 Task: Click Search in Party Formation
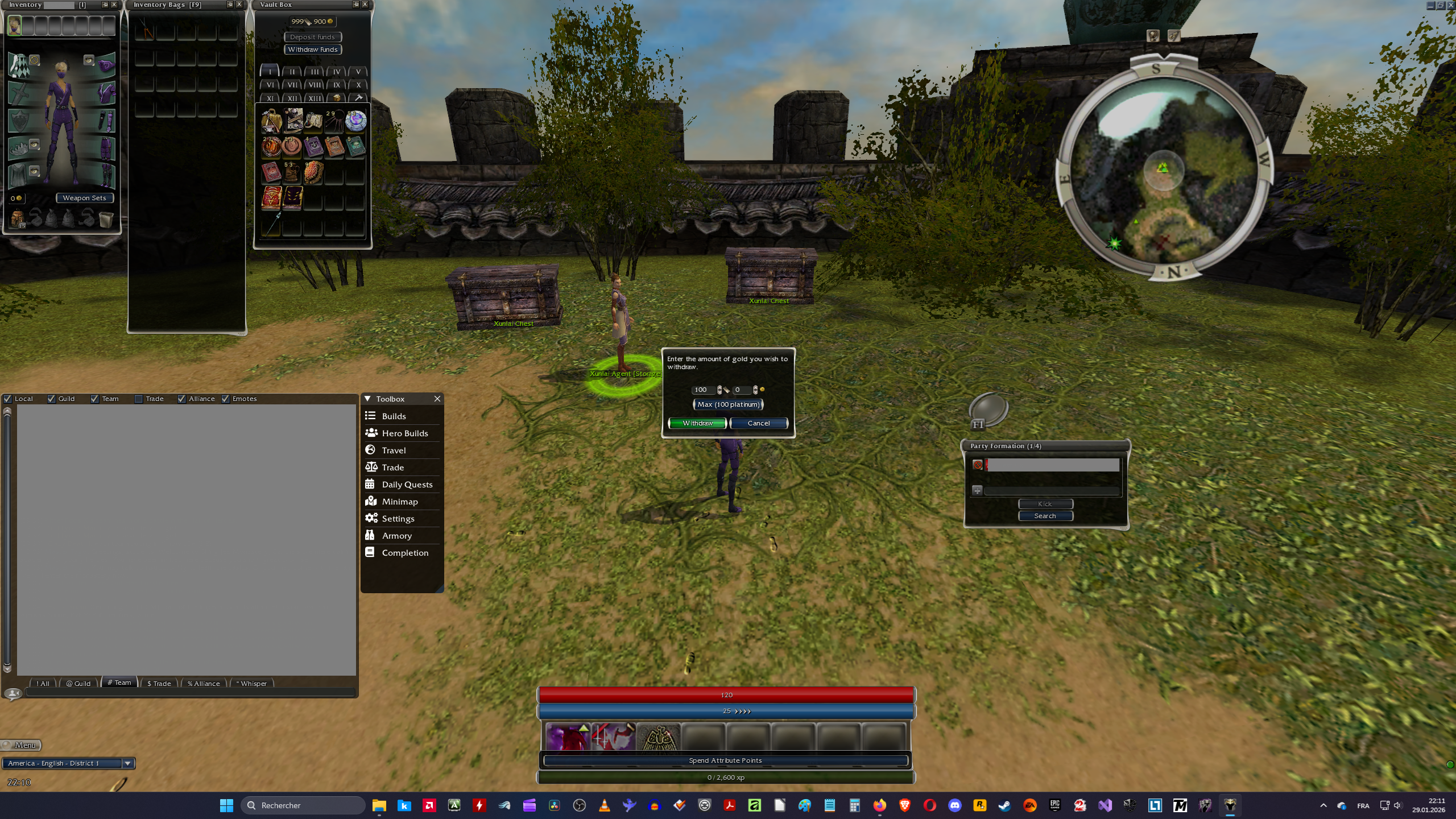(x=1045, y=516)
